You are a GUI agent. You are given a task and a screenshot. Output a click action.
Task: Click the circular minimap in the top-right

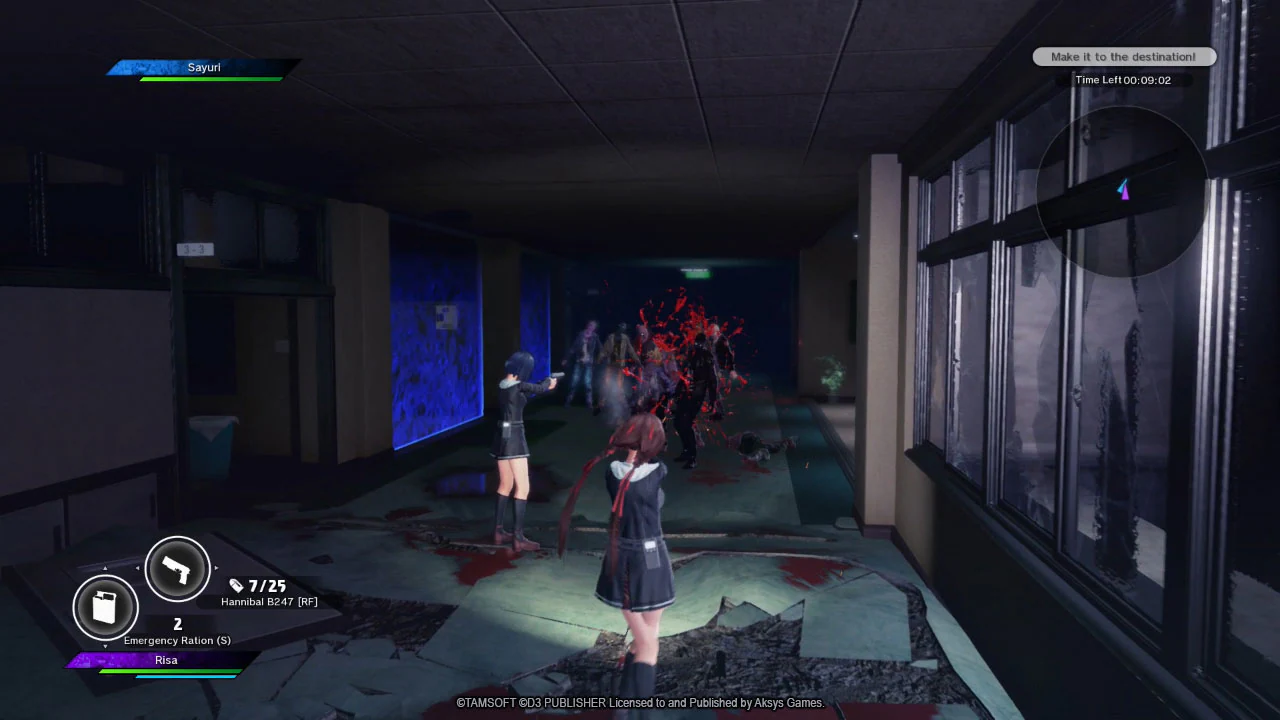[x=1122, y=190]
